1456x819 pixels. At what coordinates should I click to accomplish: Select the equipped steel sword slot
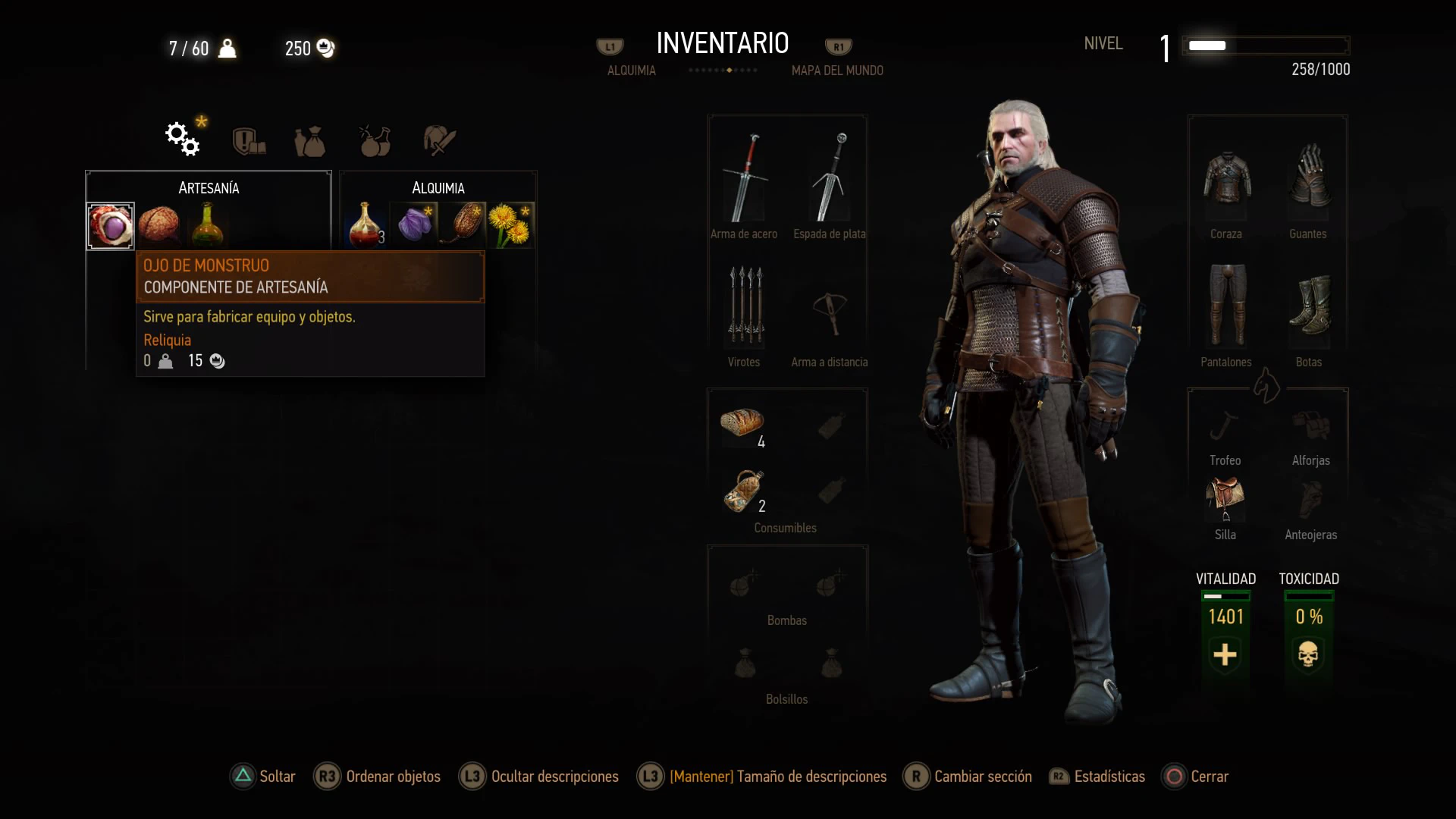(x=745, y=179)
